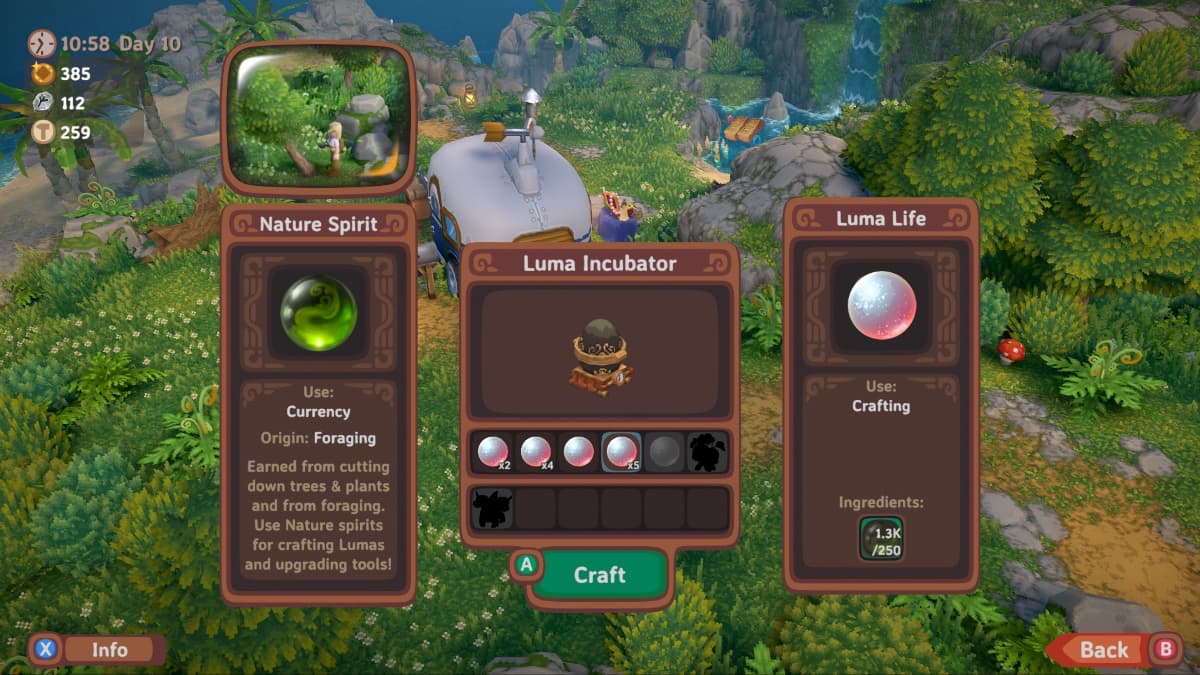The height and width of the screenshot is (675, 1200).
Task: Open the foraging scene thumbnail
Action: point(318,118)
